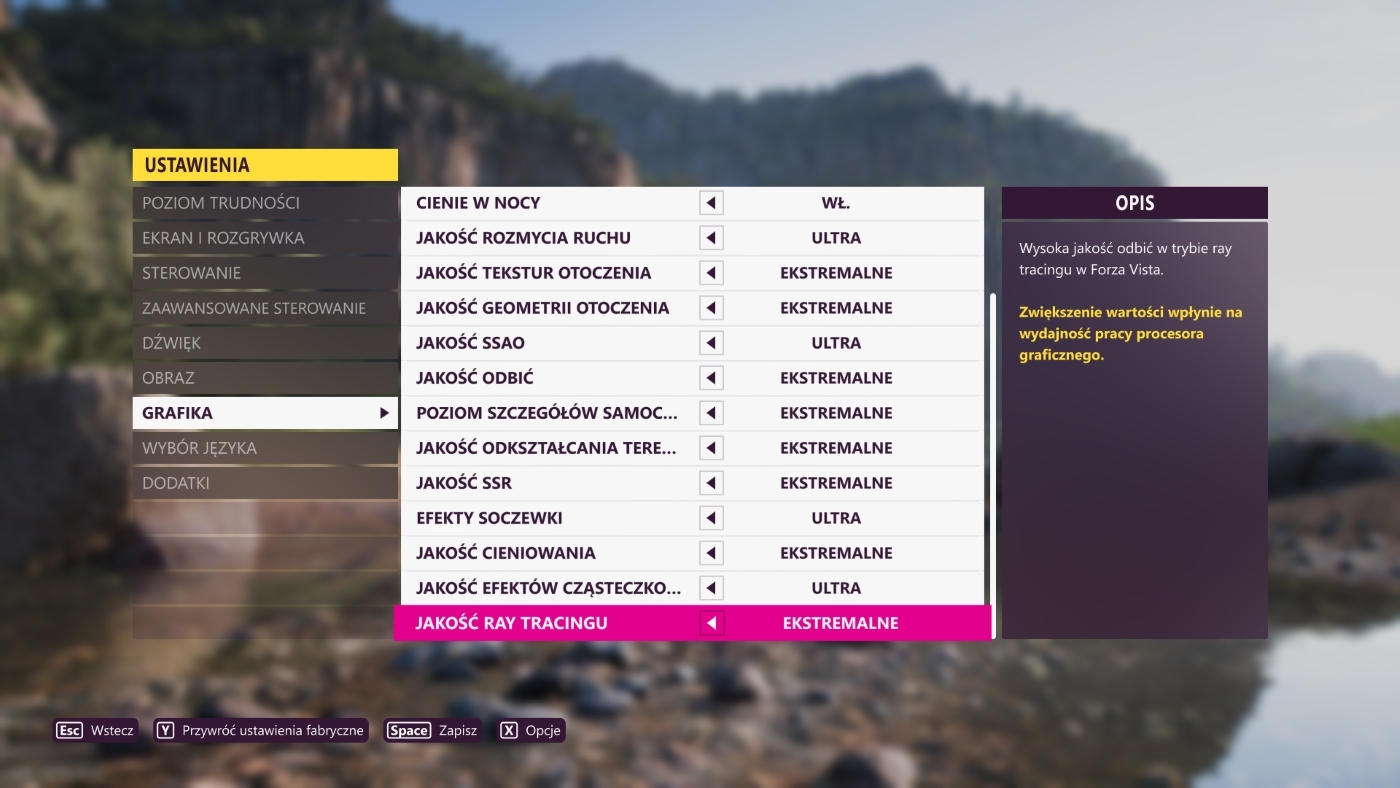Image resolution: width=1400 pixels, height=788 pixels.
Task: Reduce Jakość Cieniowania with the left arrow
Action: coord(711,553)
